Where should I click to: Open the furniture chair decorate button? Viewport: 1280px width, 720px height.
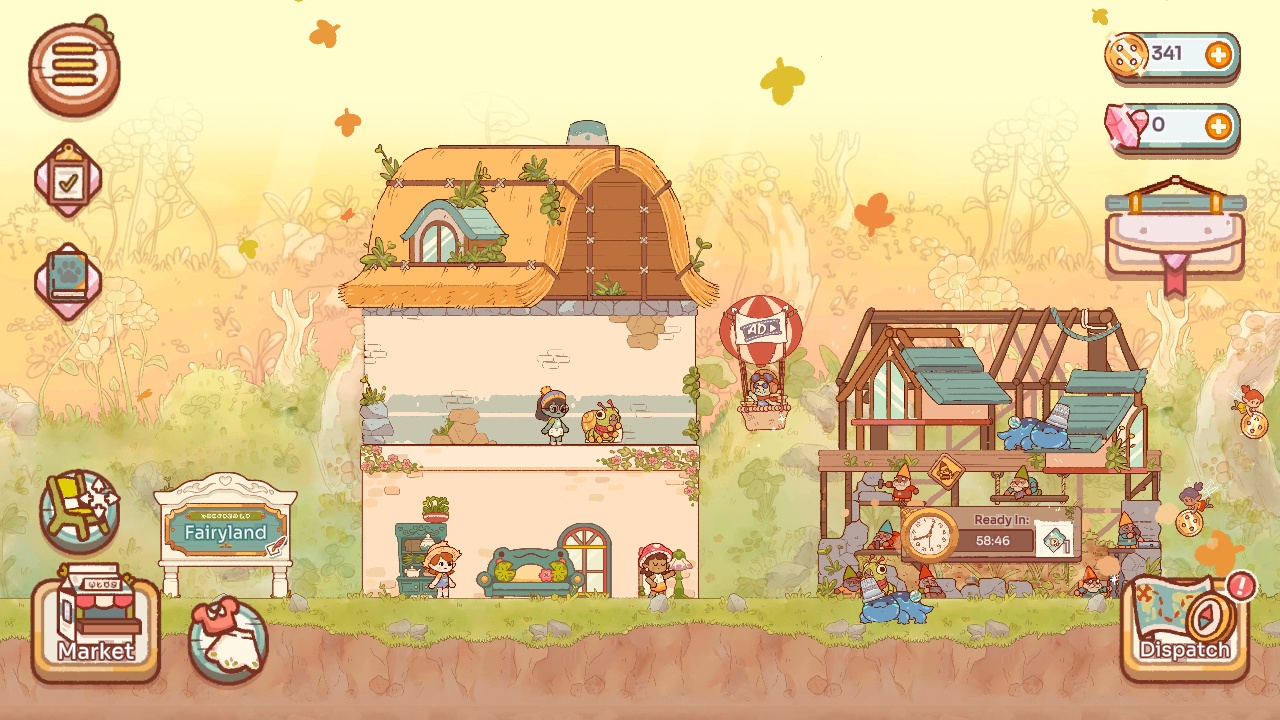(79, 510)
